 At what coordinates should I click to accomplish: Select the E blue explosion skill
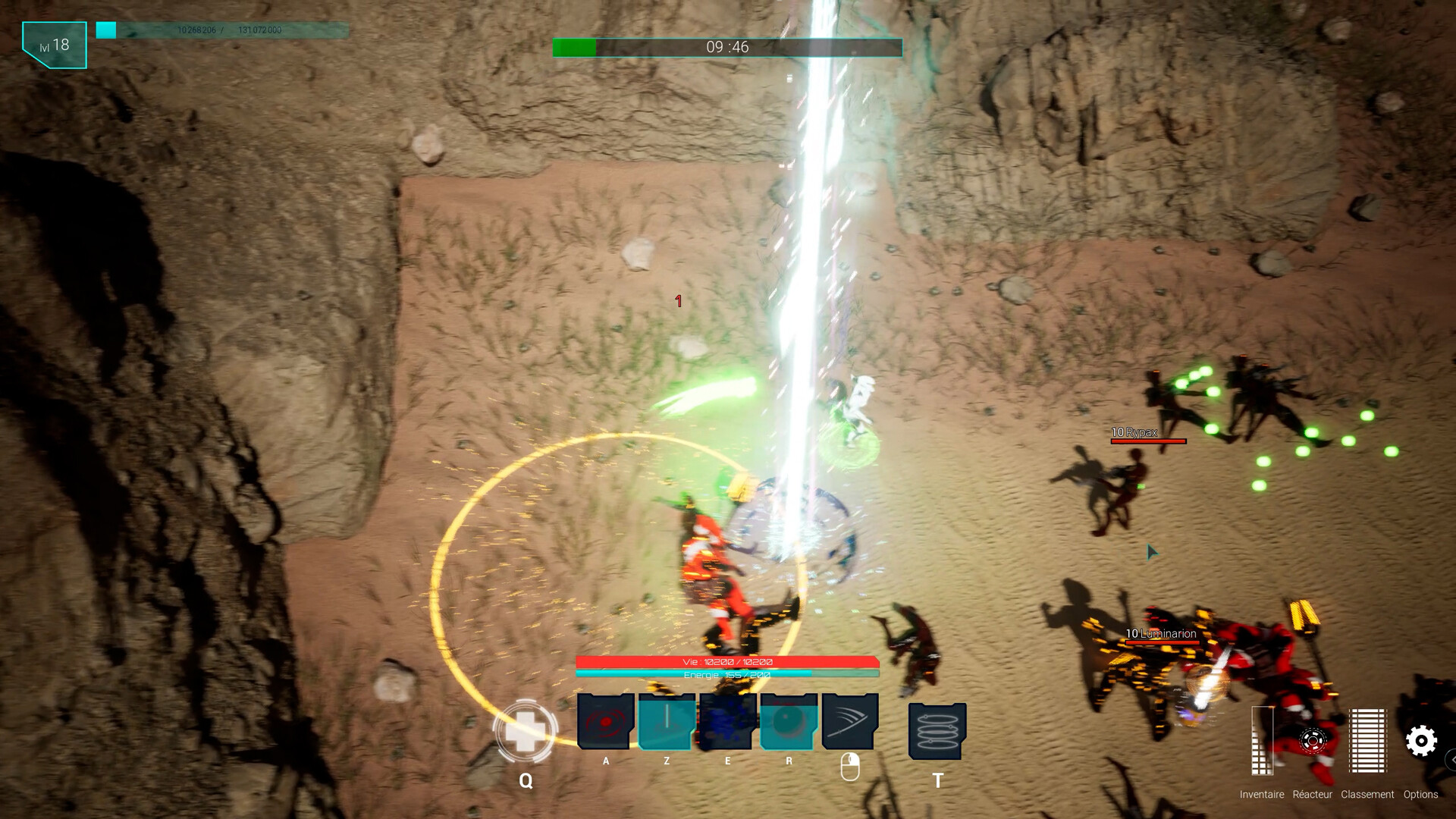[726, 722]
